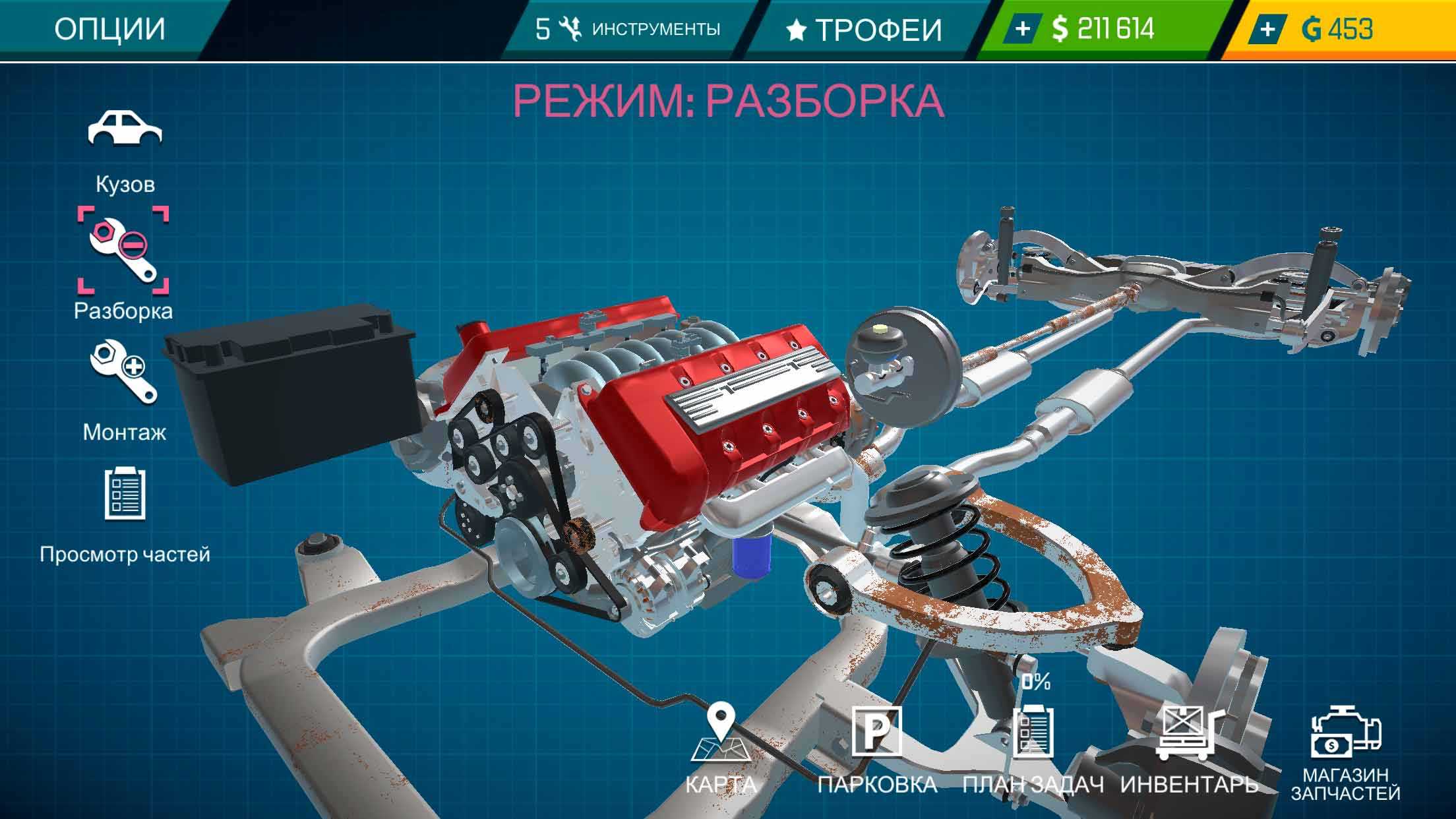Show the ПЛАН ЗАДАЧ task list

pos(1033,752)
